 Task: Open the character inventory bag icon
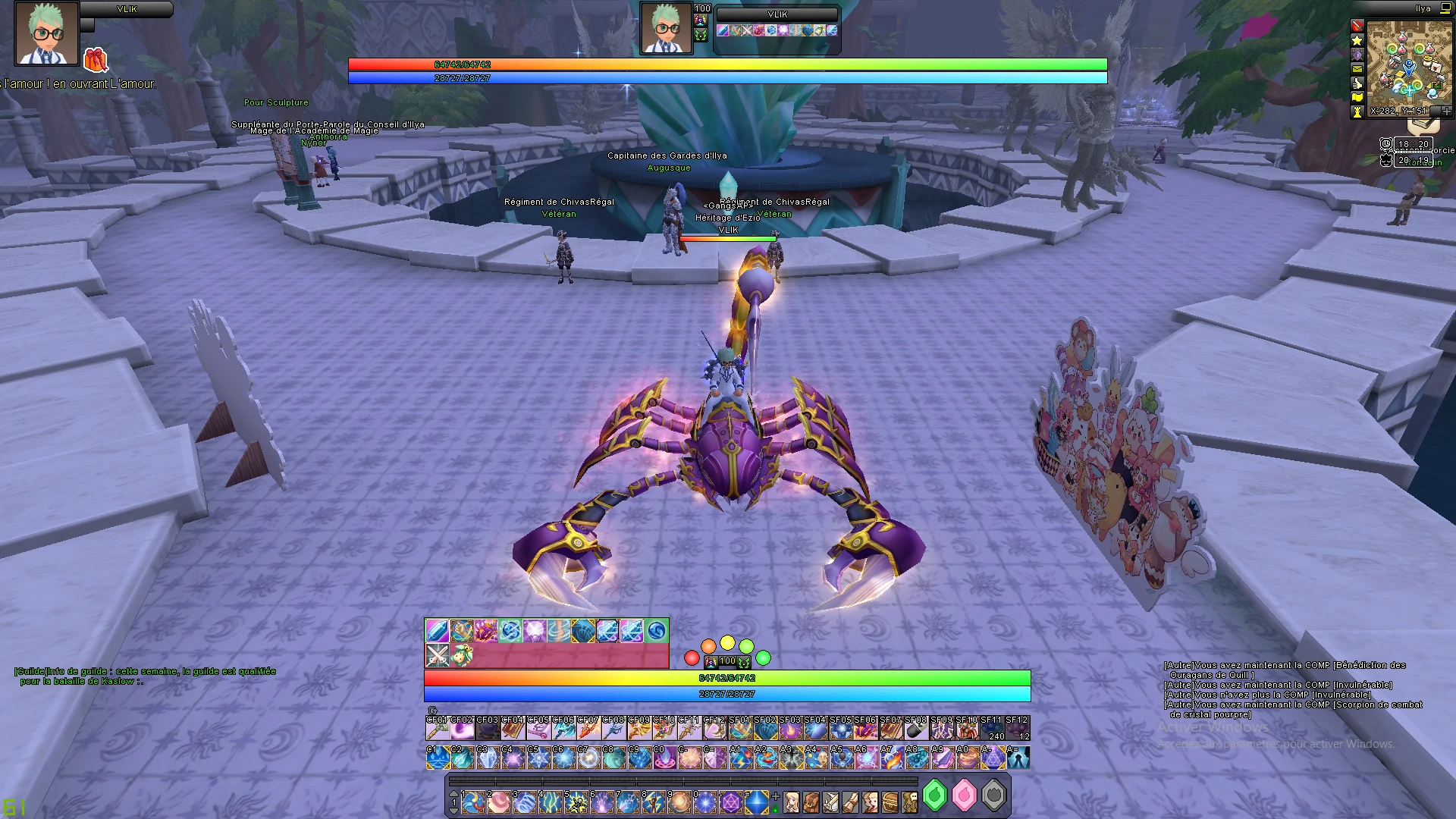[x=812, y=803]
